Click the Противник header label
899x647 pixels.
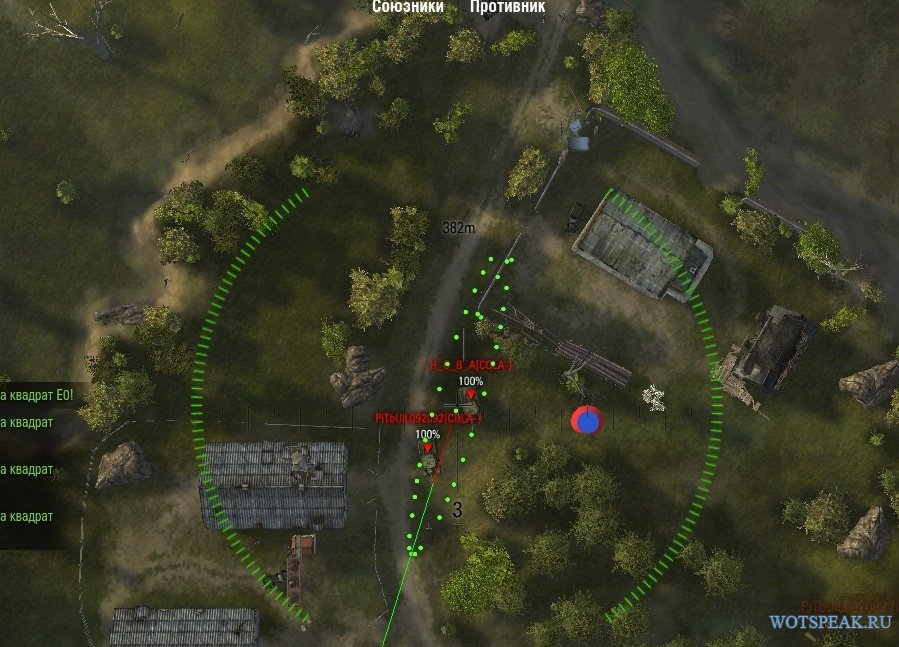(507, 6)
